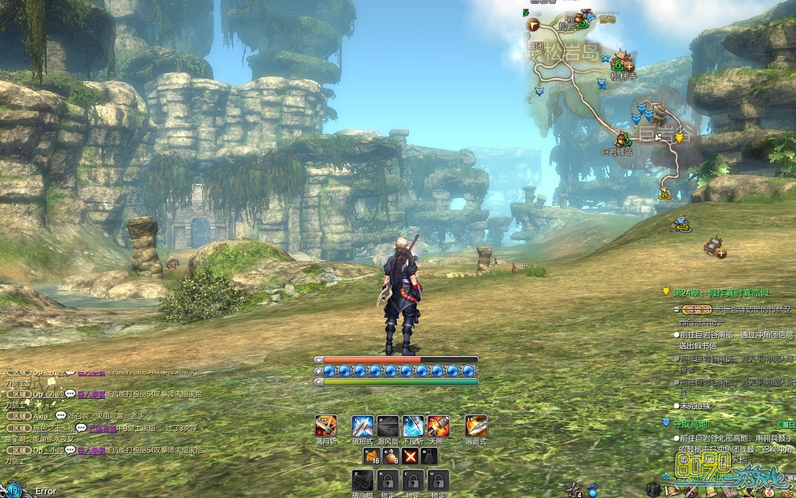Drink the gourd potion with 6 charges
The width and height of the screenshot is (796, 498).
(x=390, y=456)
